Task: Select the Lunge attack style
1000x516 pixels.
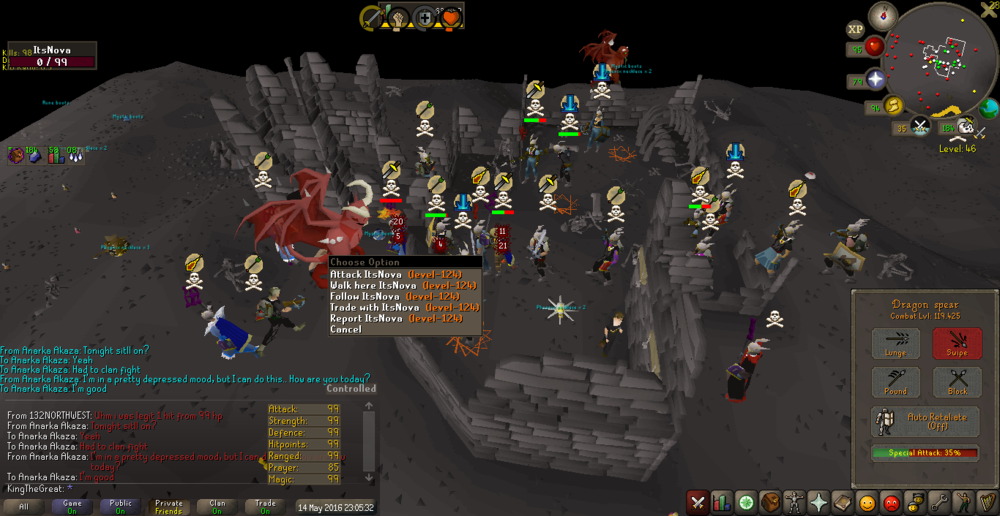Action: point(896,344)
